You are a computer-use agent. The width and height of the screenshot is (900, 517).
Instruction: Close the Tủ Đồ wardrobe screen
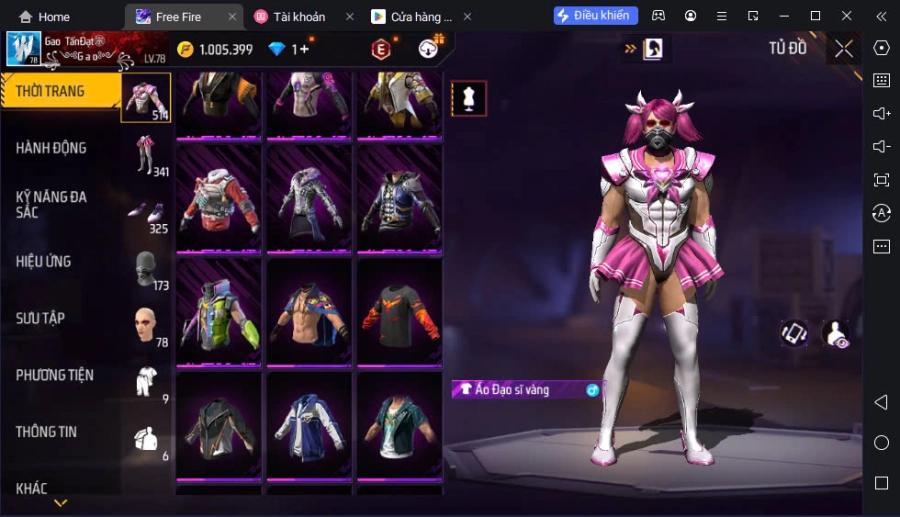coord(844,49)
